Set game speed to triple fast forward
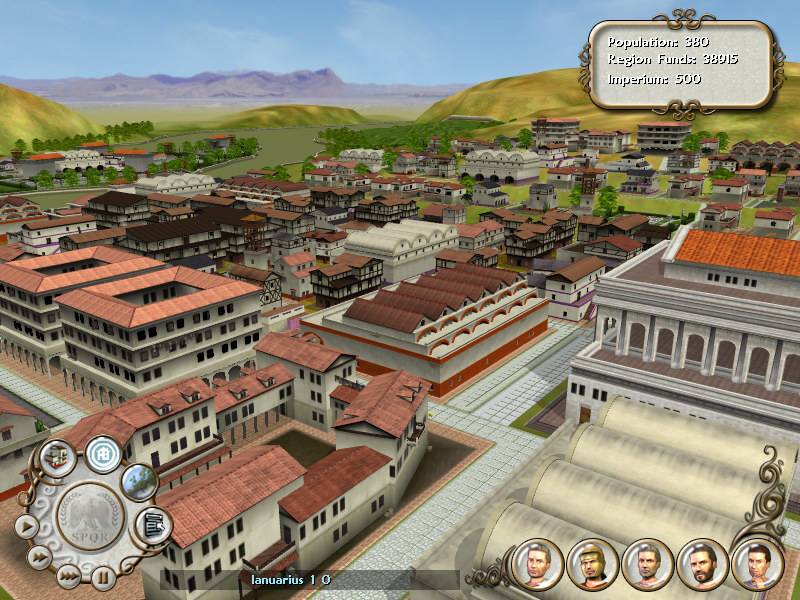800x600 pixels. pos(67,575)
